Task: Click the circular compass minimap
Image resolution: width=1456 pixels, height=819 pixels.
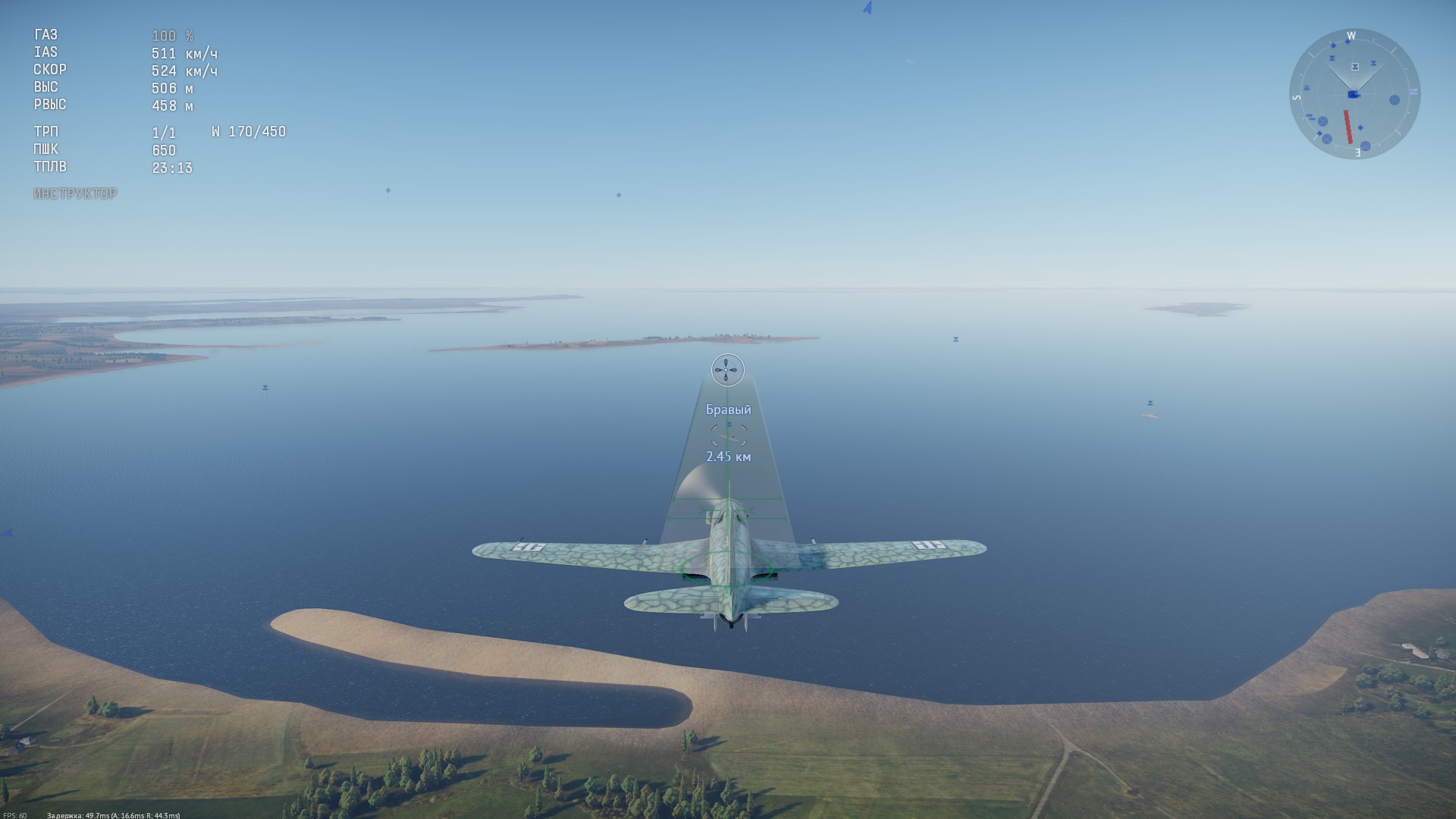Action: click(x=1354, y=93)
